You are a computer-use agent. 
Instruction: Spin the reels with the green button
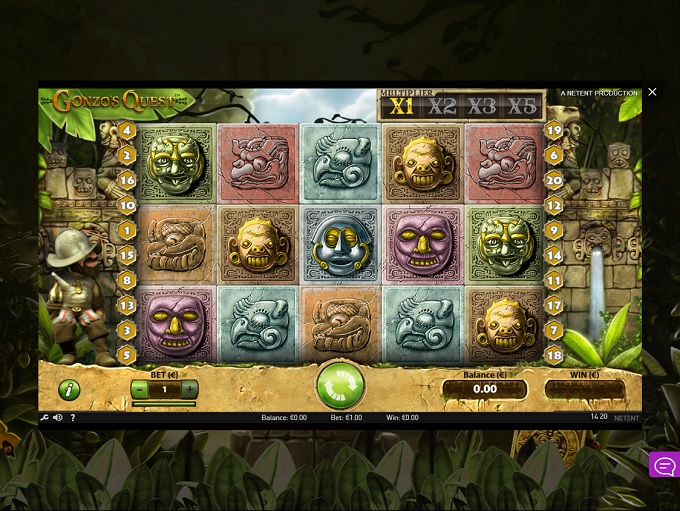[341, 385]
